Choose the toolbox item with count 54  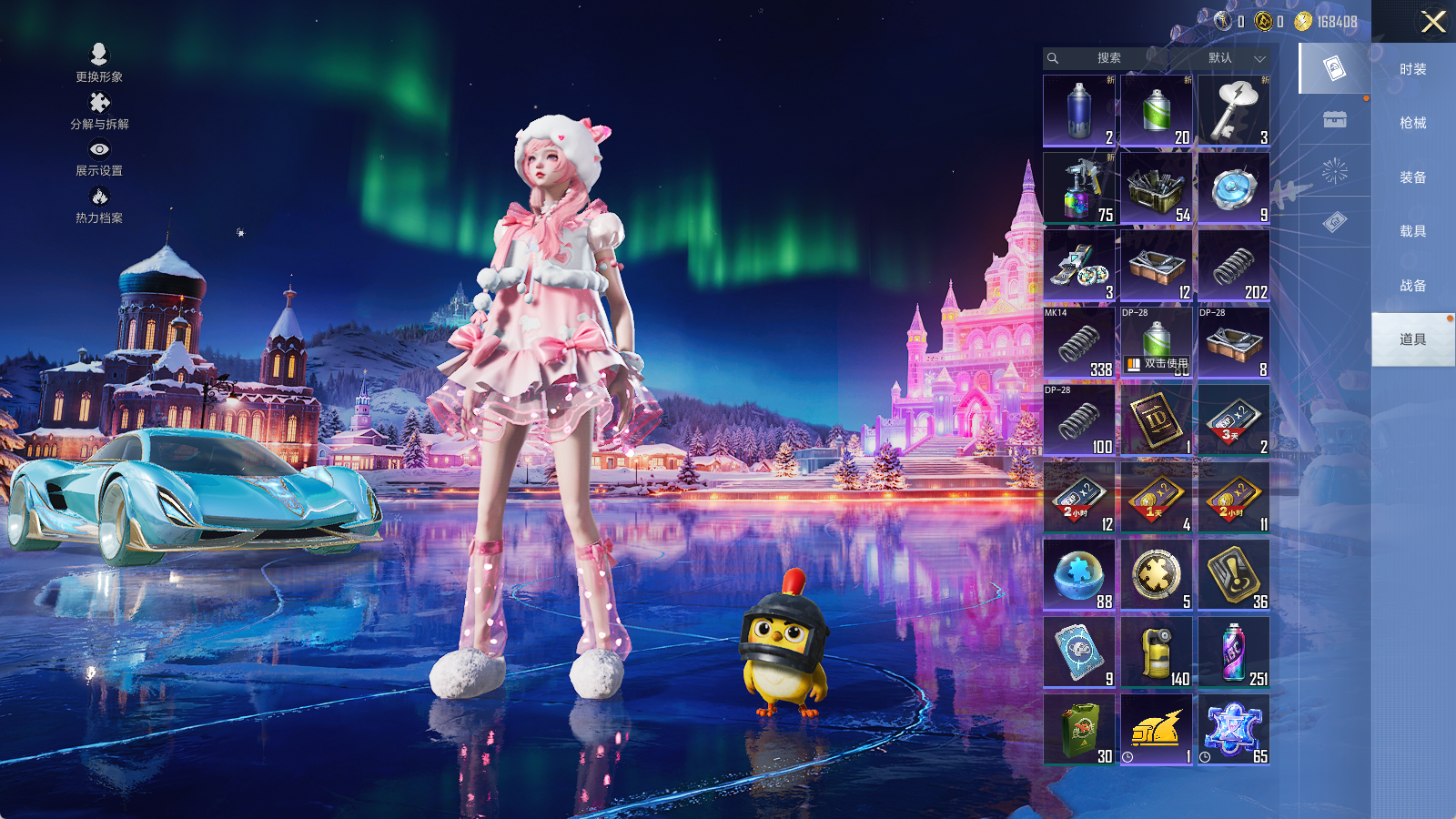[x=1157, y=188]
